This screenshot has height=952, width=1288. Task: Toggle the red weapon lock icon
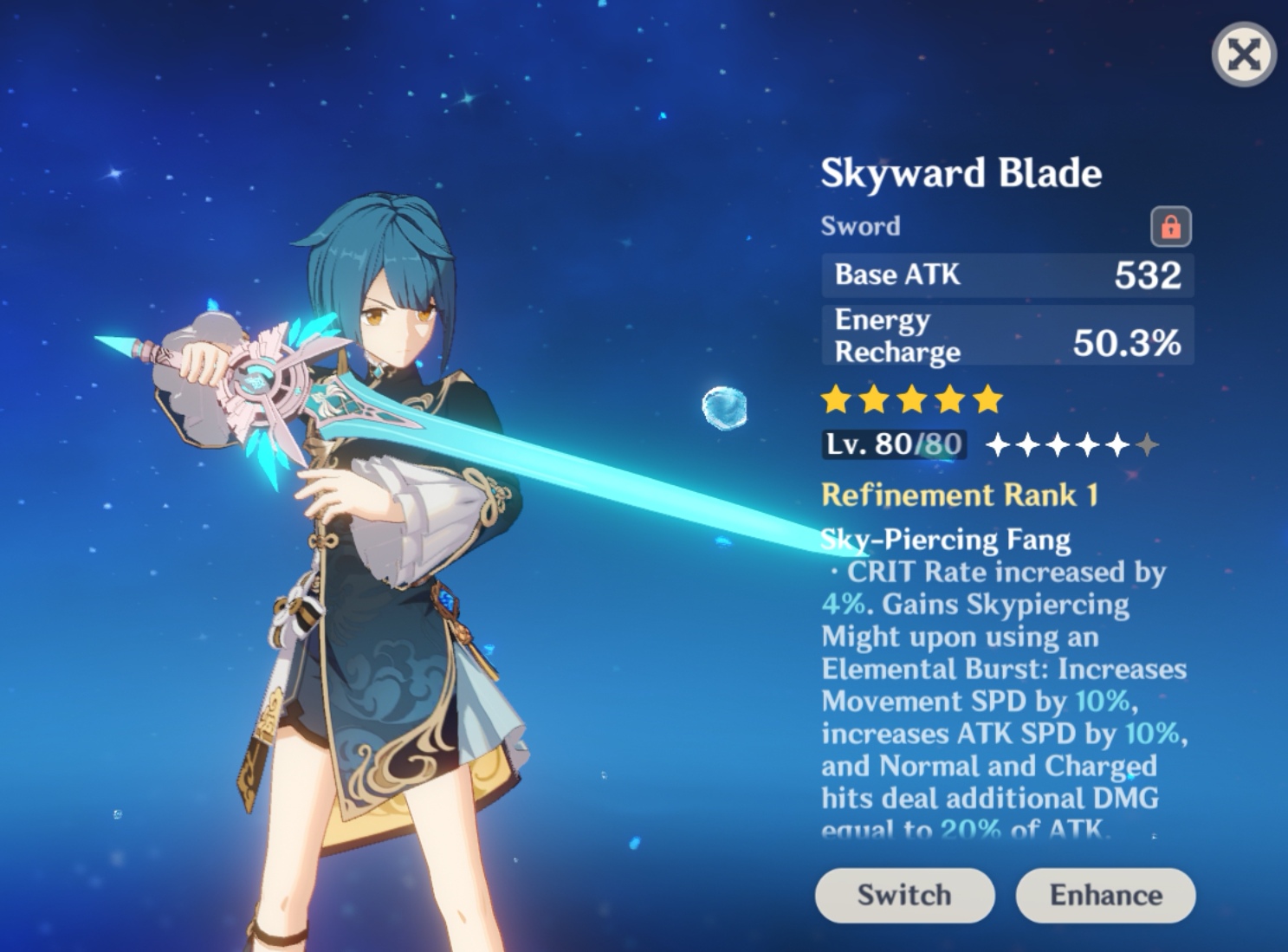[x=1169, y=225]
